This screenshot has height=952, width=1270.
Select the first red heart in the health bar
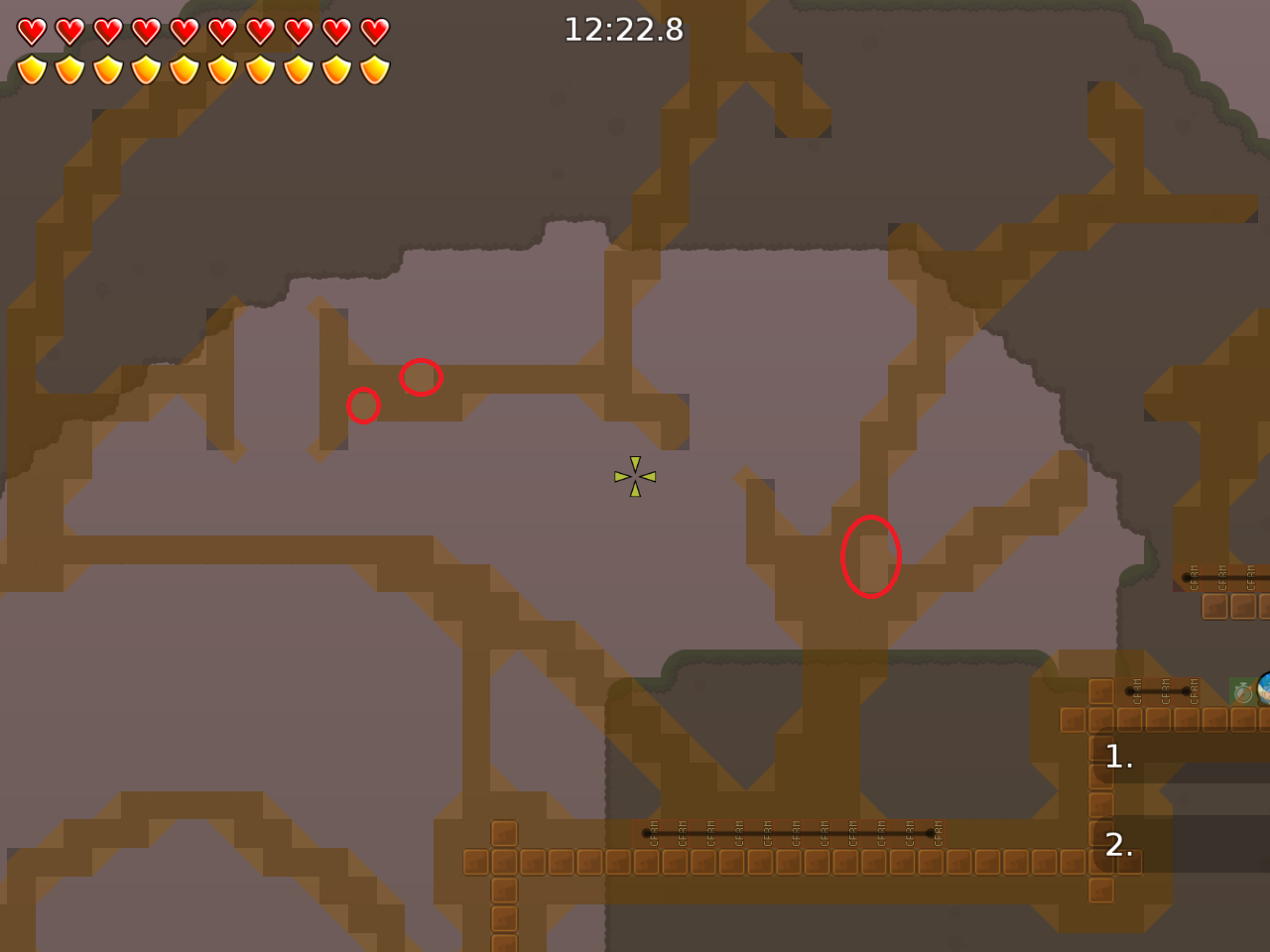(33, 31)
